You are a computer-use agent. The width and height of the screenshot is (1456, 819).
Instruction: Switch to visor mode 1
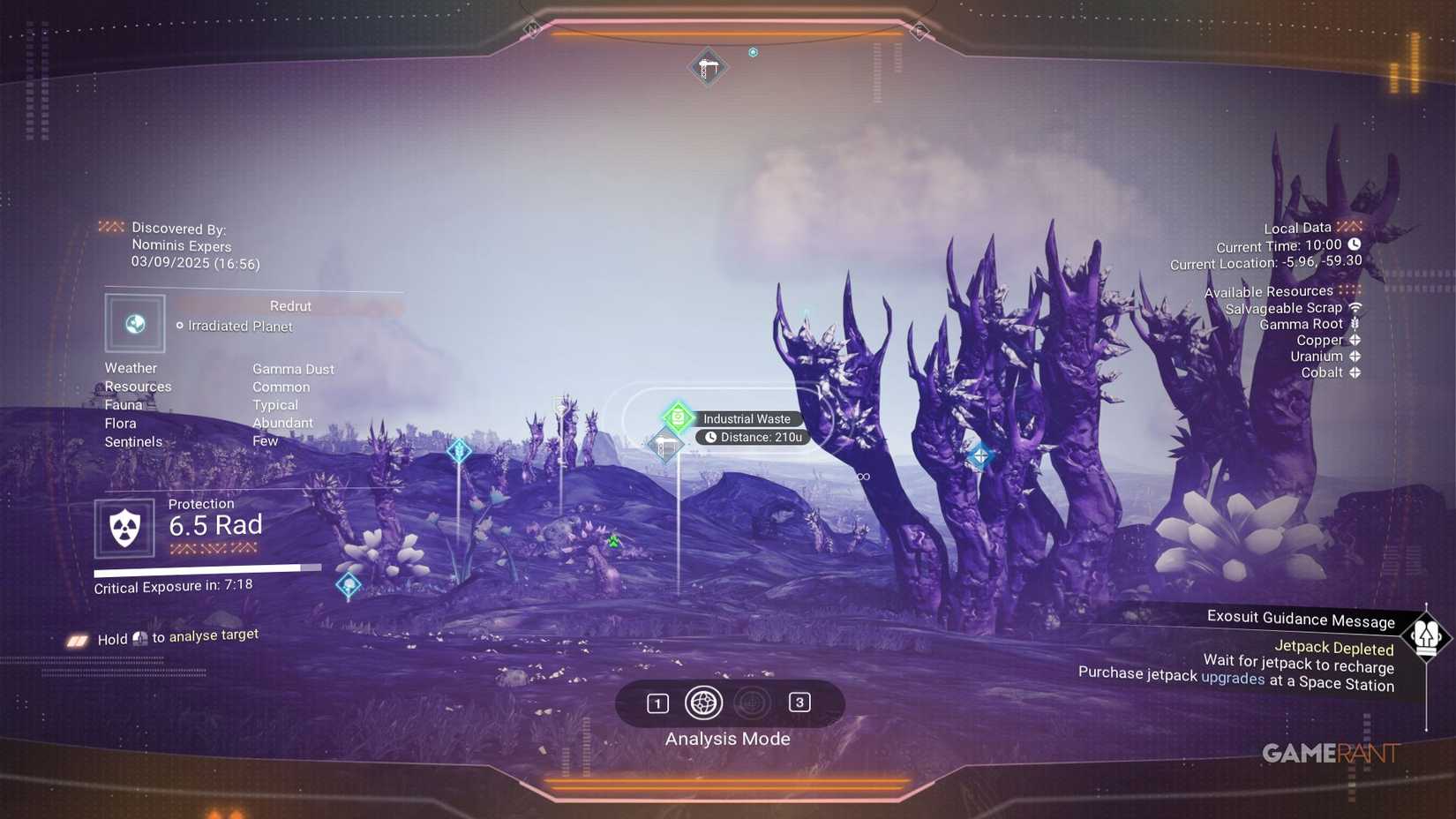coord(657,703)
